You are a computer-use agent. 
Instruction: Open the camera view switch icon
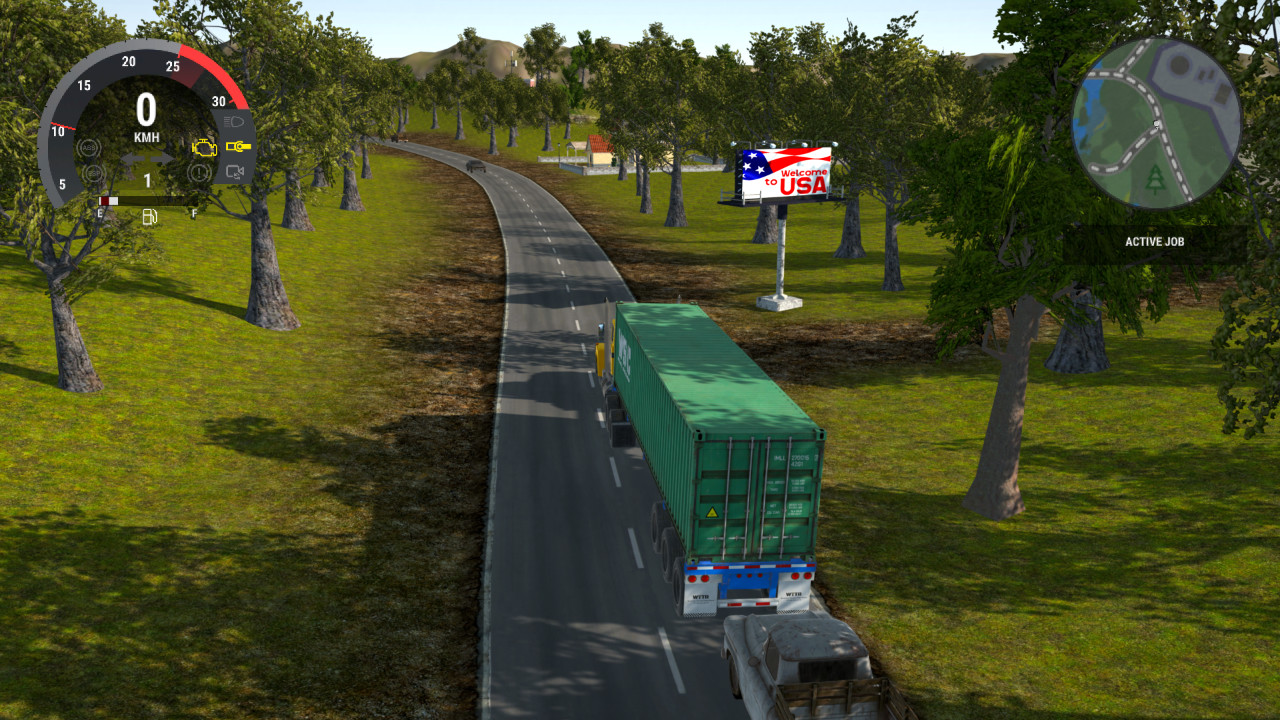click(233, 171)
